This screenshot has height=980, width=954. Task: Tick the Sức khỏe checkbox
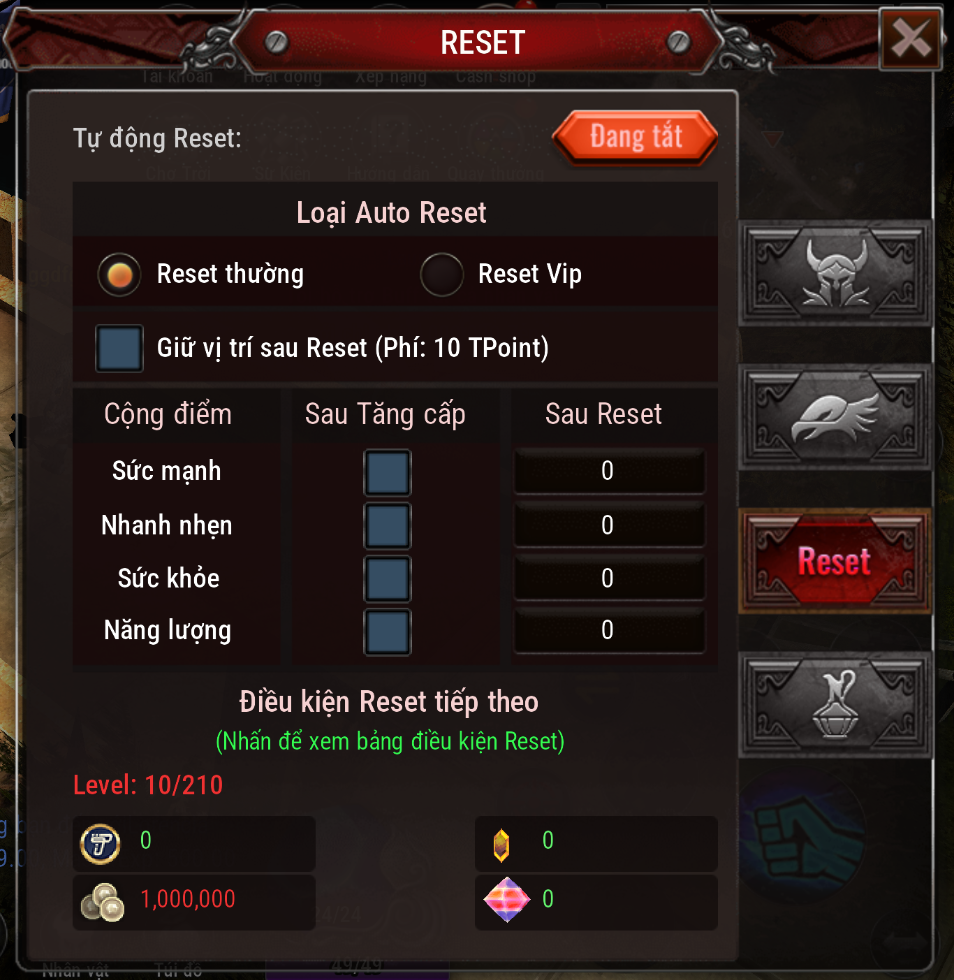pyautogui.click(x=387, y=578)
